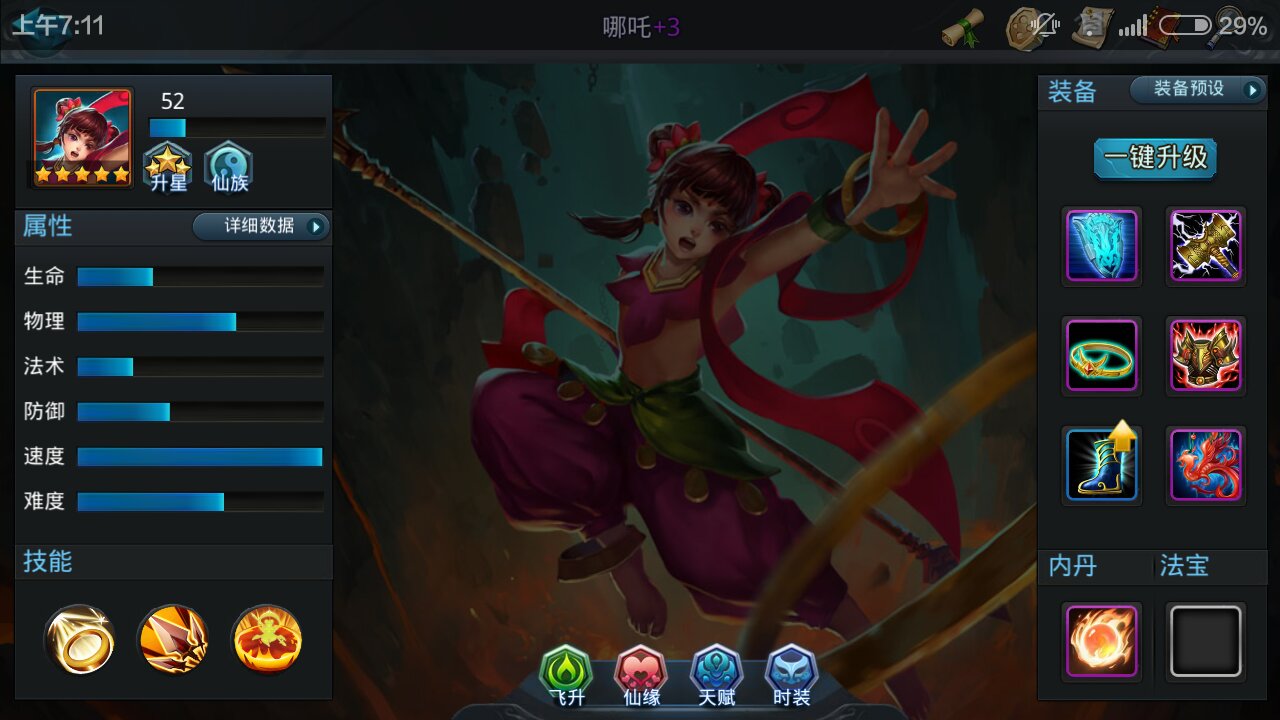Select the first skill icon golden ring
Screen dimensions: 1280x720
pos(80,640)
